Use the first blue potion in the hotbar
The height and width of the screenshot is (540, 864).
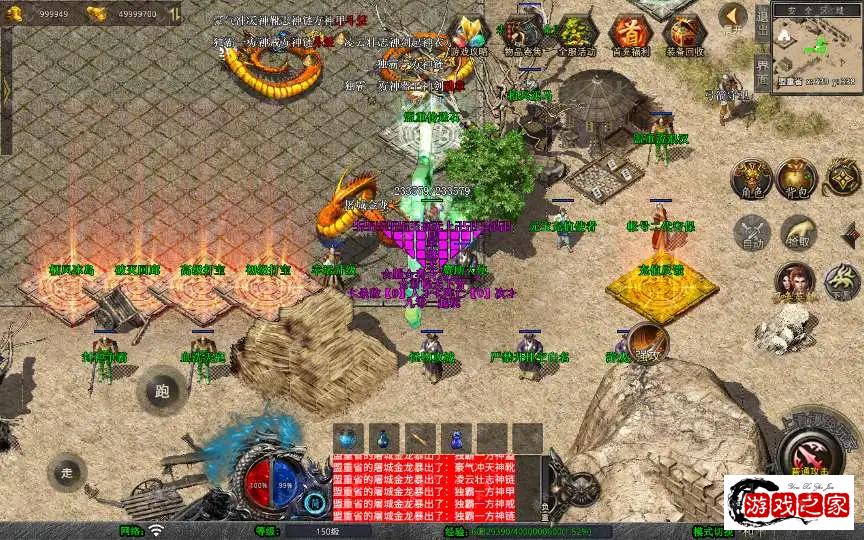[x=347, y=437]
